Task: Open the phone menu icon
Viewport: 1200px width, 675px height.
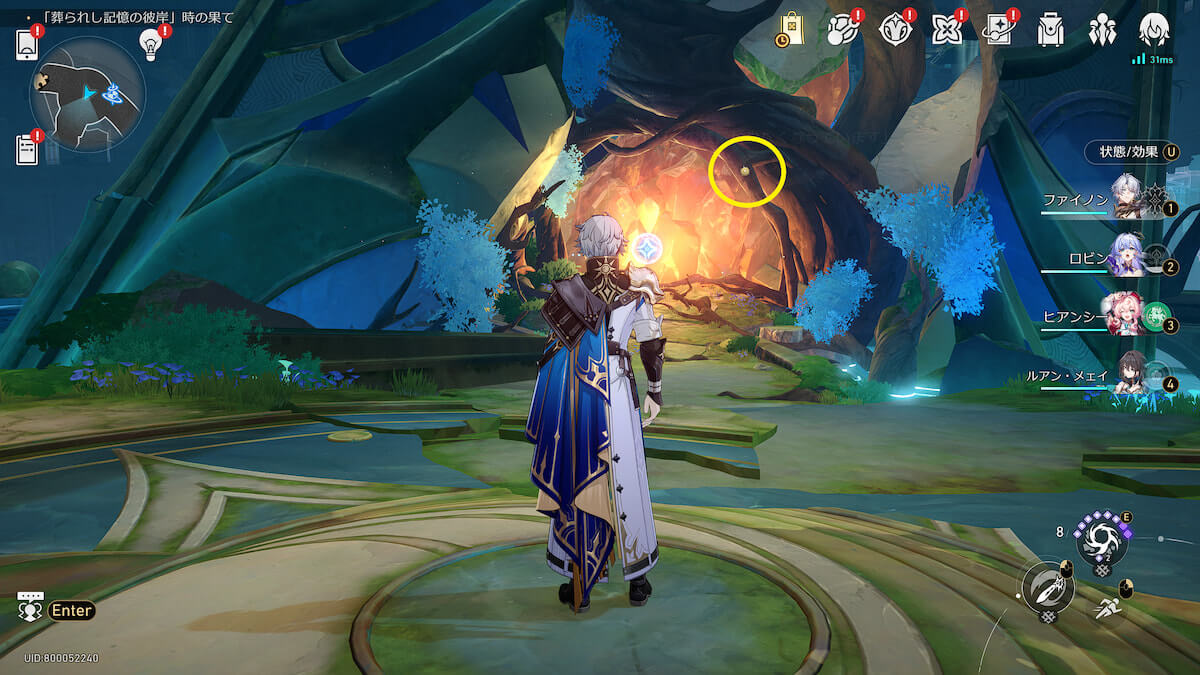Action: pos(26,45)
